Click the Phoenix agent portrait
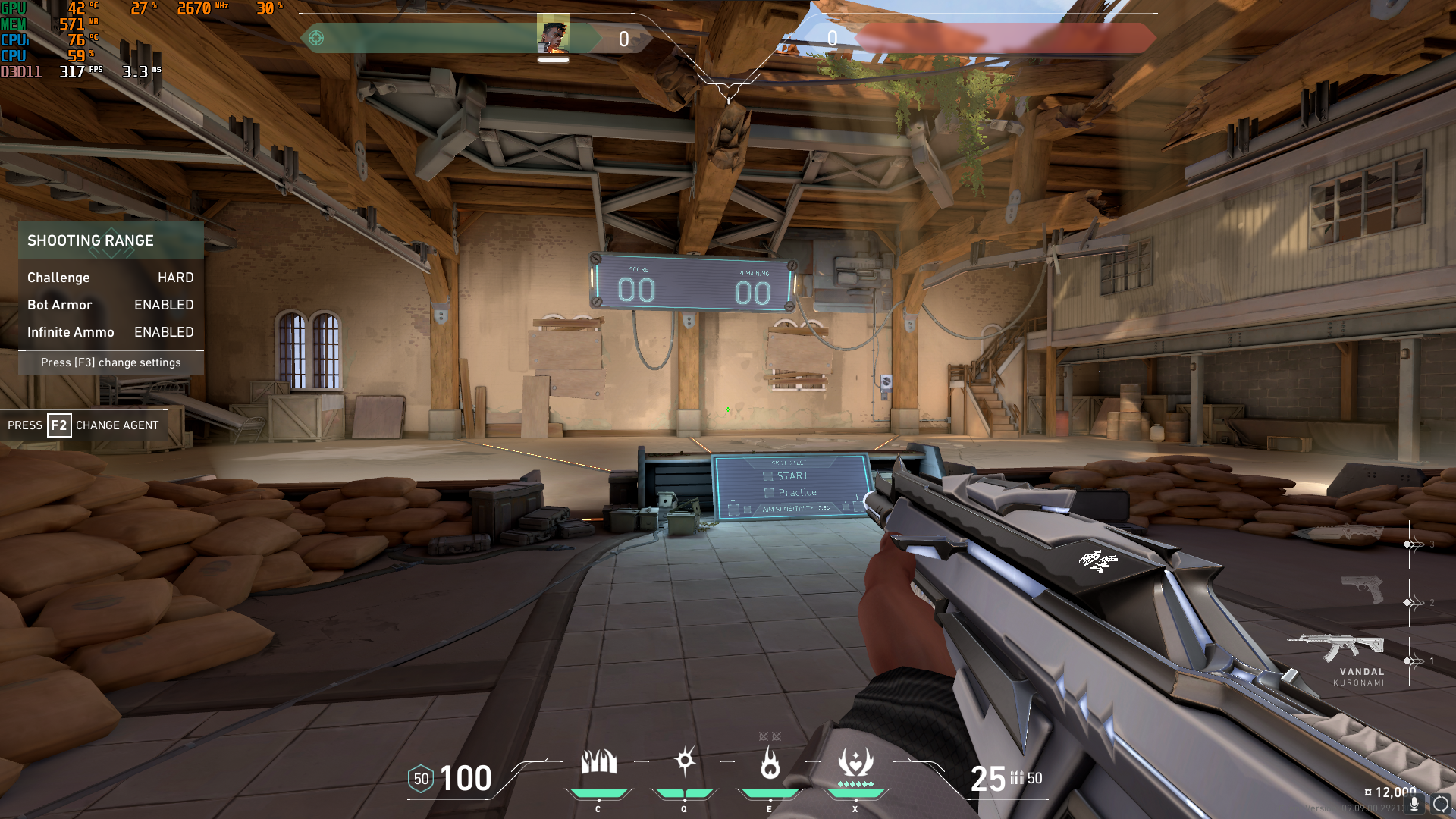Image resolution: width=1456 pixels, height=819 pixels. tap(553, 34)
